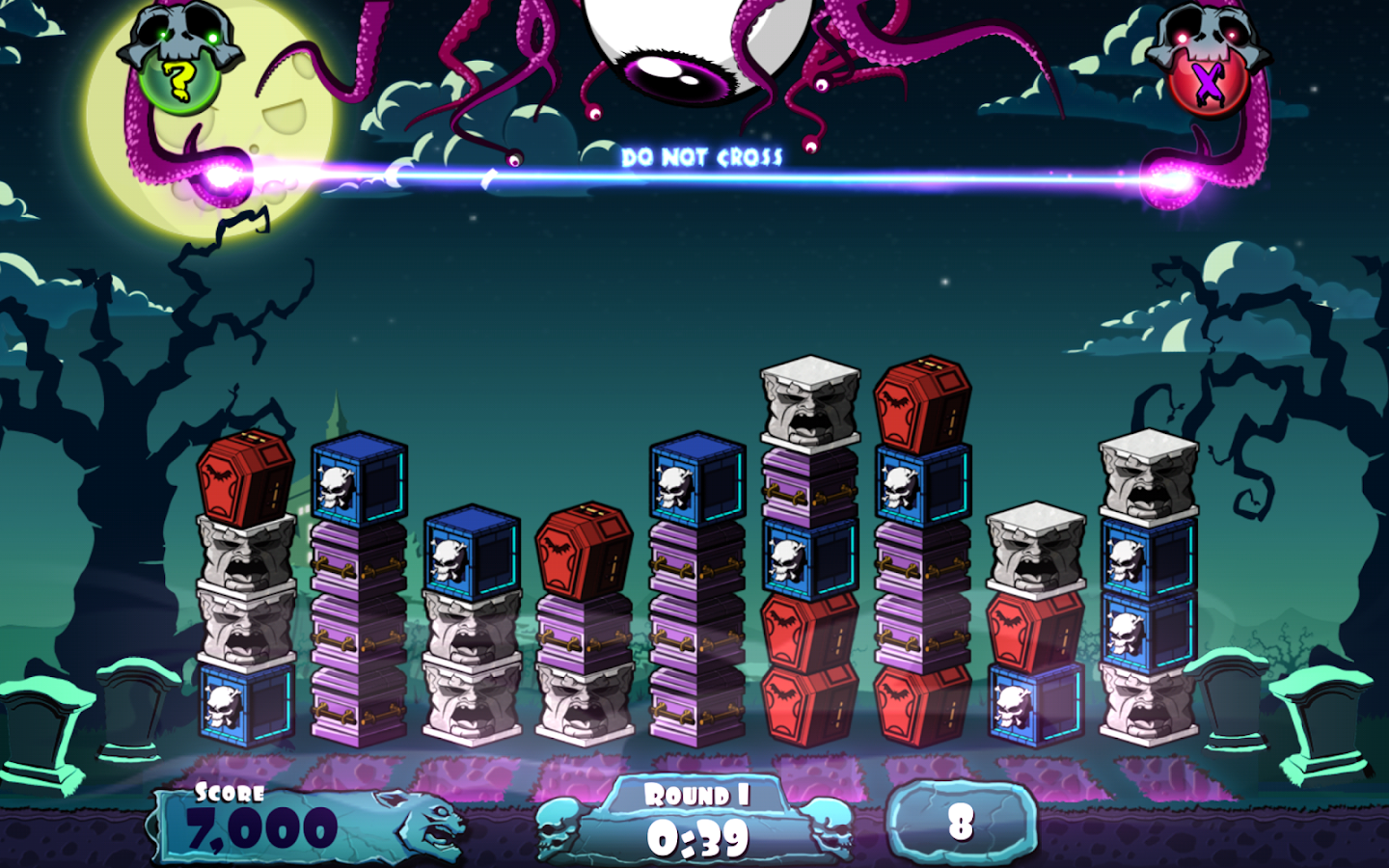
Task: Choose the stone face block resting on a red coffin
Action: (1035, 545)
